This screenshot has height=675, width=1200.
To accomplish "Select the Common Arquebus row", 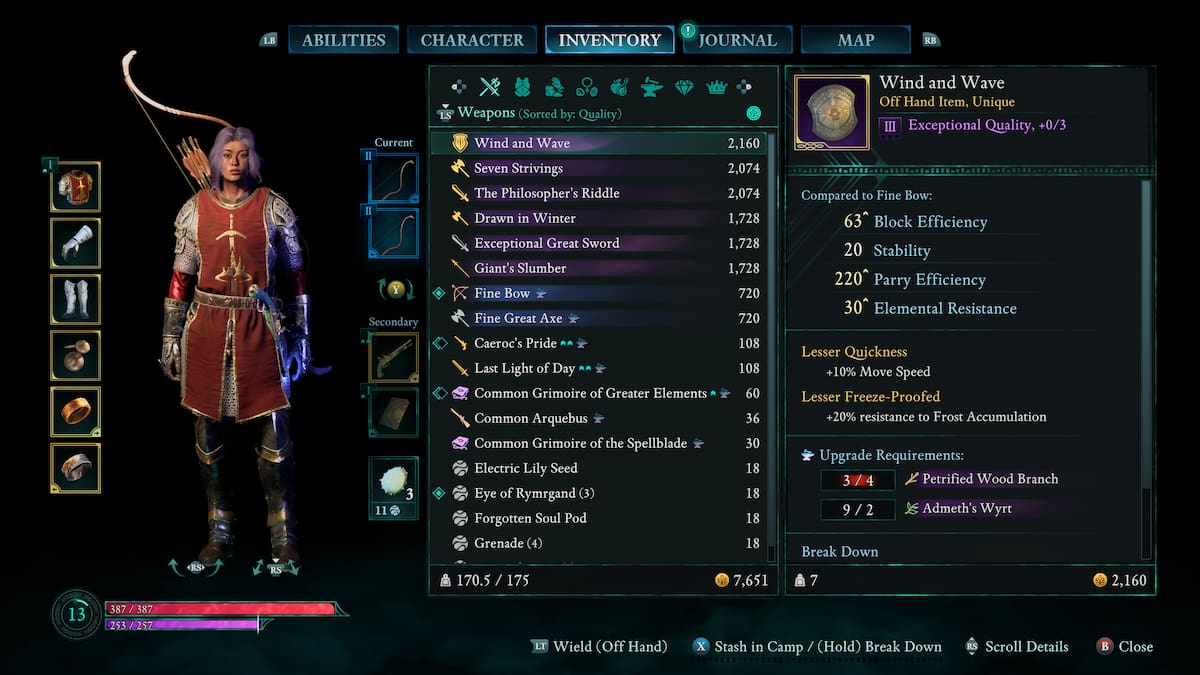I will pos(530,418).
